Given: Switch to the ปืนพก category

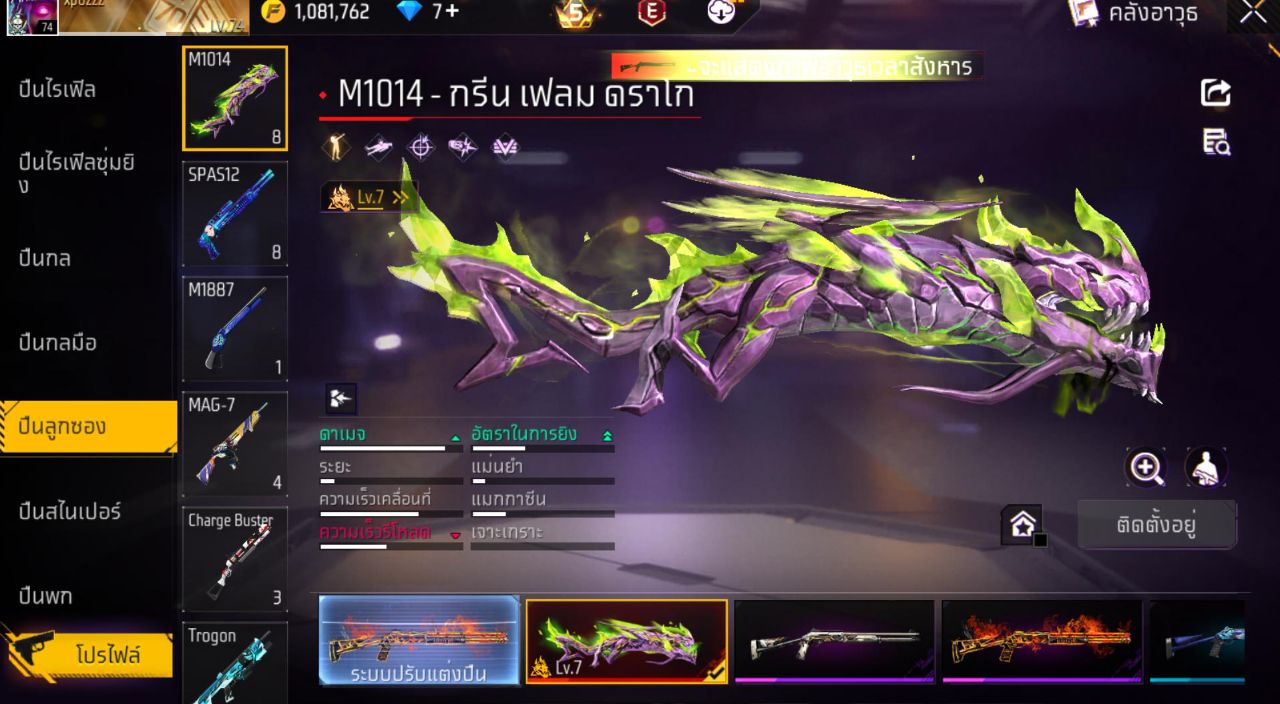Looking at the screenshot, I should click(46, 597).
